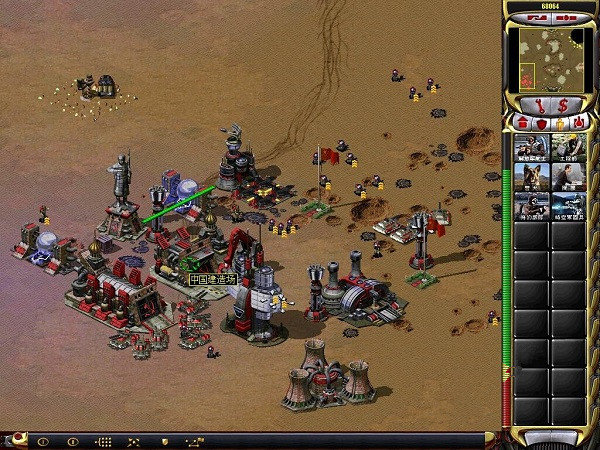Switch to the shield defenses tab
The image size is (600, 450).
pos(540,123)
